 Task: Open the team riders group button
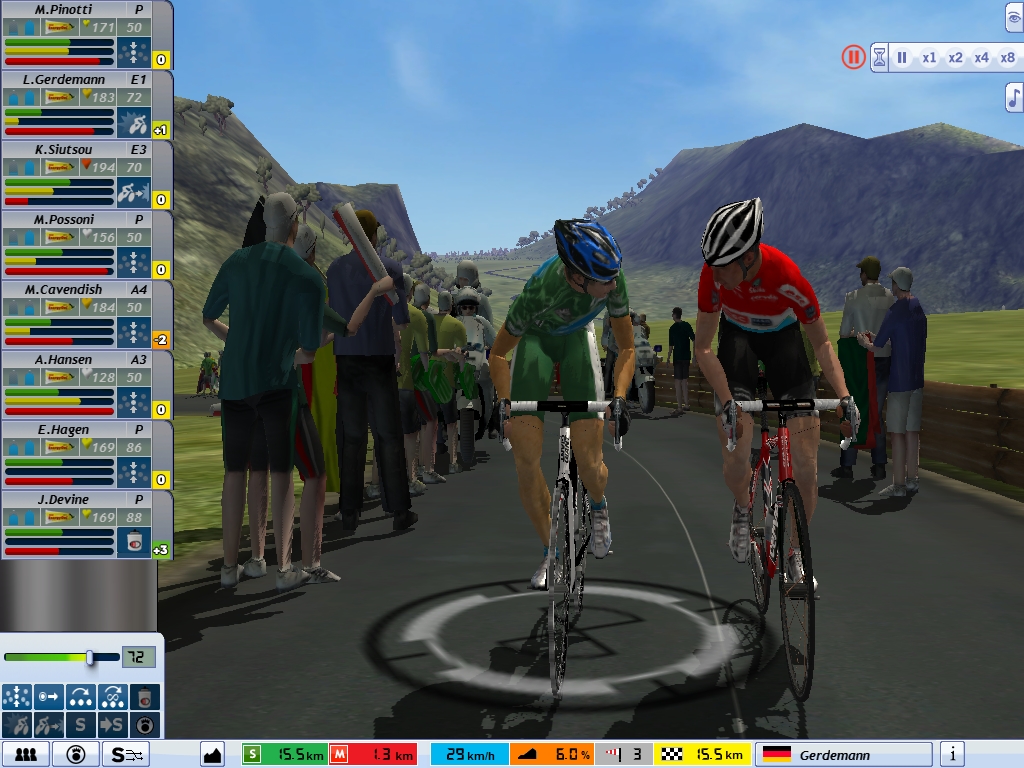(x=24, y=755)
